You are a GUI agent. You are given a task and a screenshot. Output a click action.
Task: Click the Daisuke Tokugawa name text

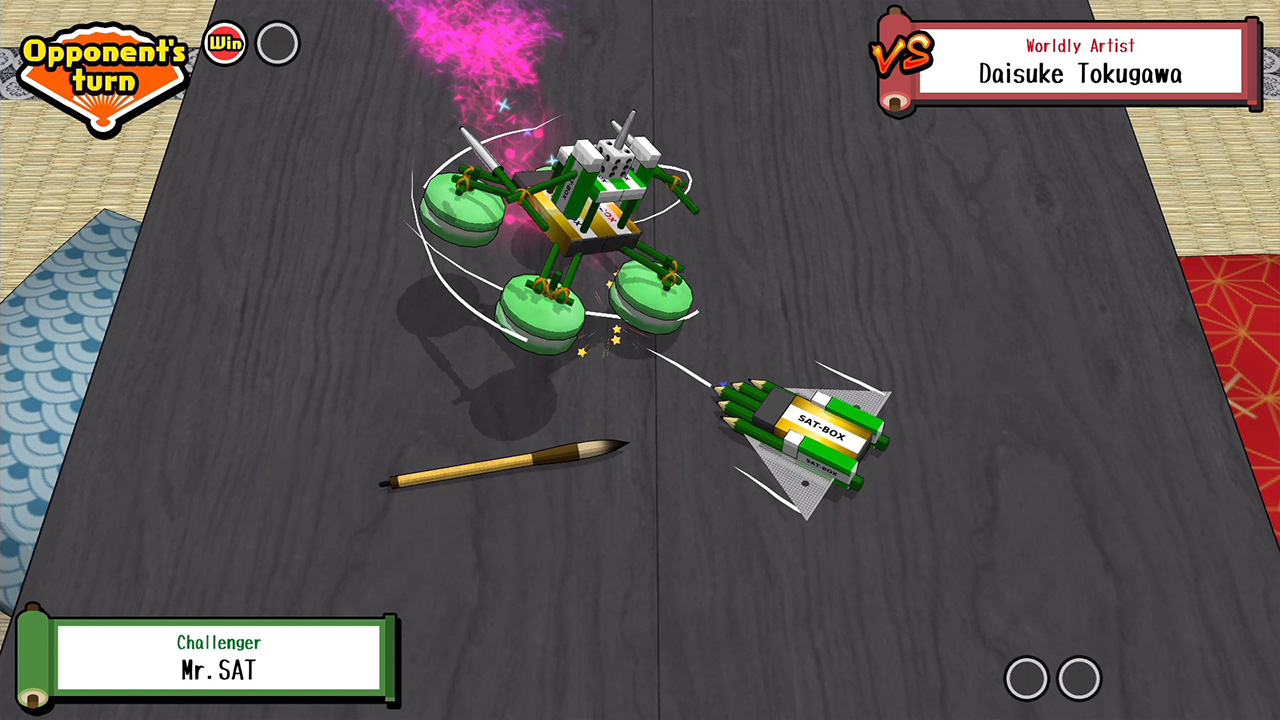click(1082, 73)
